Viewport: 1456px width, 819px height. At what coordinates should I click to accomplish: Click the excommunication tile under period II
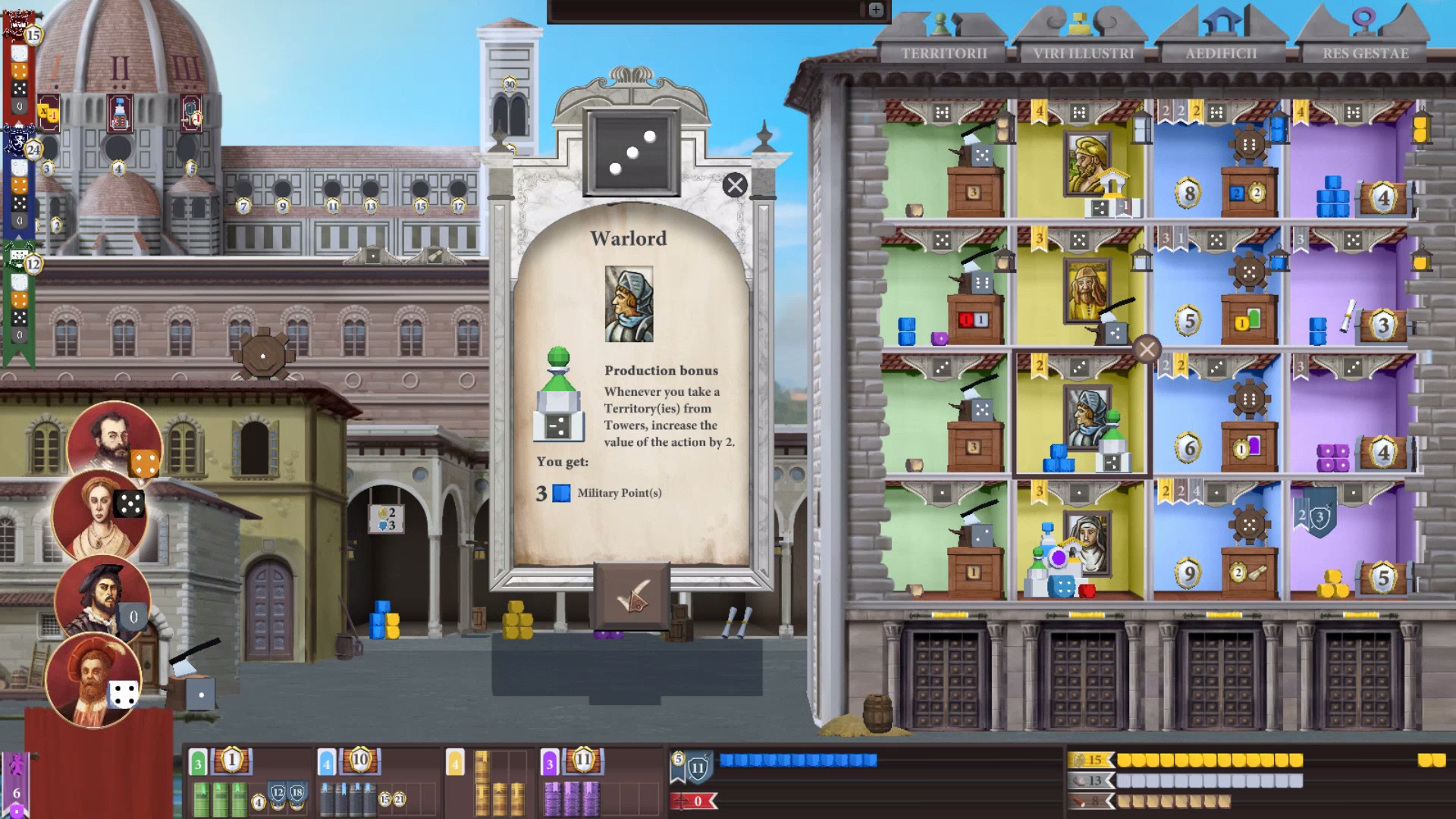tap(120, 112)
